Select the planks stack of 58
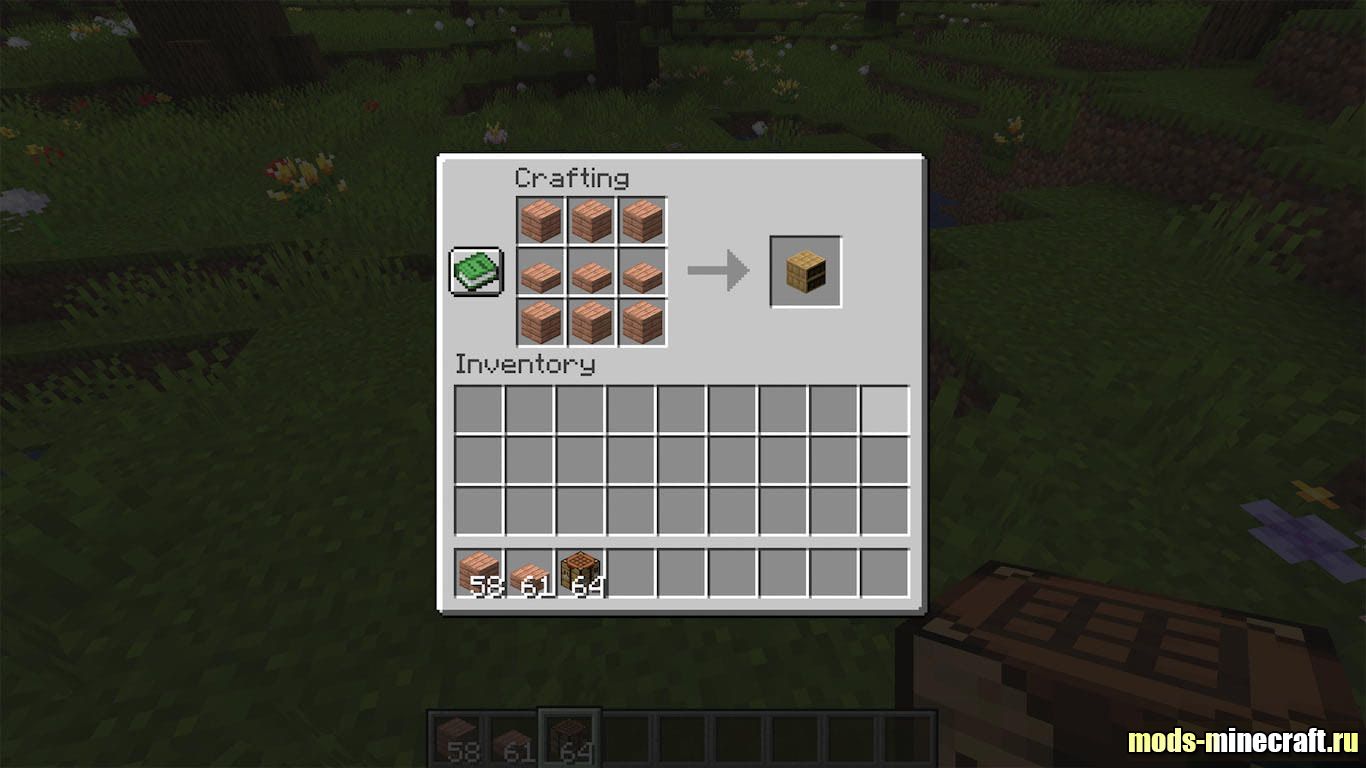Screen dimensions: 1366x768 click(479, 574)
